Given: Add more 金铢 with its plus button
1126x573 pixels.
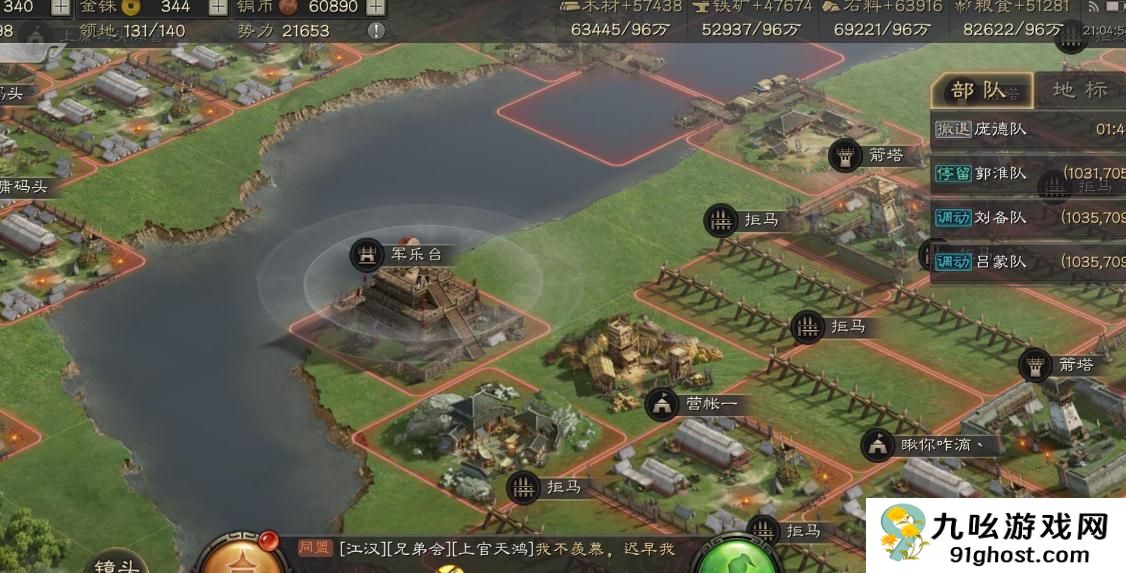Looking at the screenshot, I should 216,7.
